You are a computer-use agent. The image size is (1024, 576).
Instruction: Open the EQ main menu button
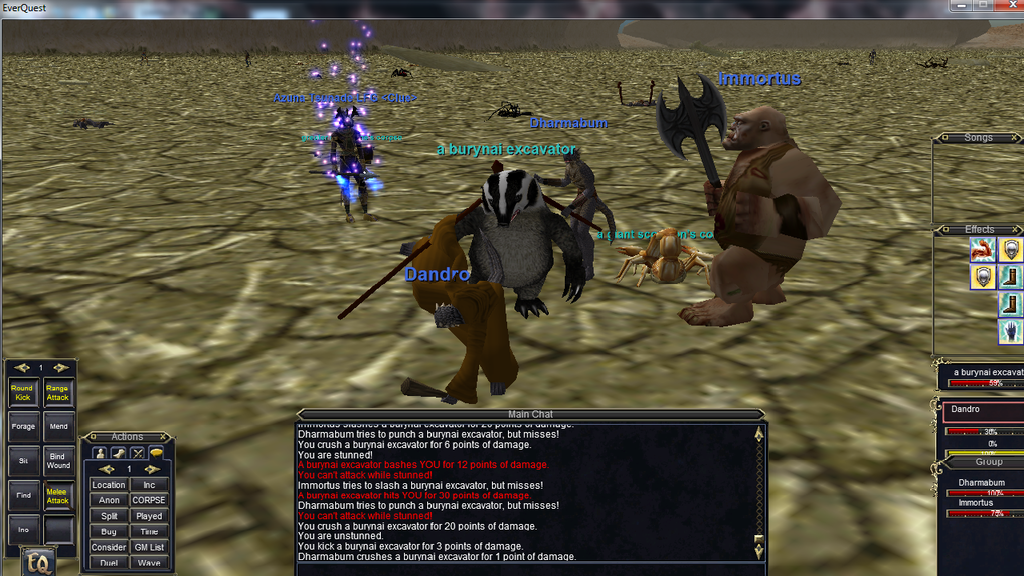[38, 563]
